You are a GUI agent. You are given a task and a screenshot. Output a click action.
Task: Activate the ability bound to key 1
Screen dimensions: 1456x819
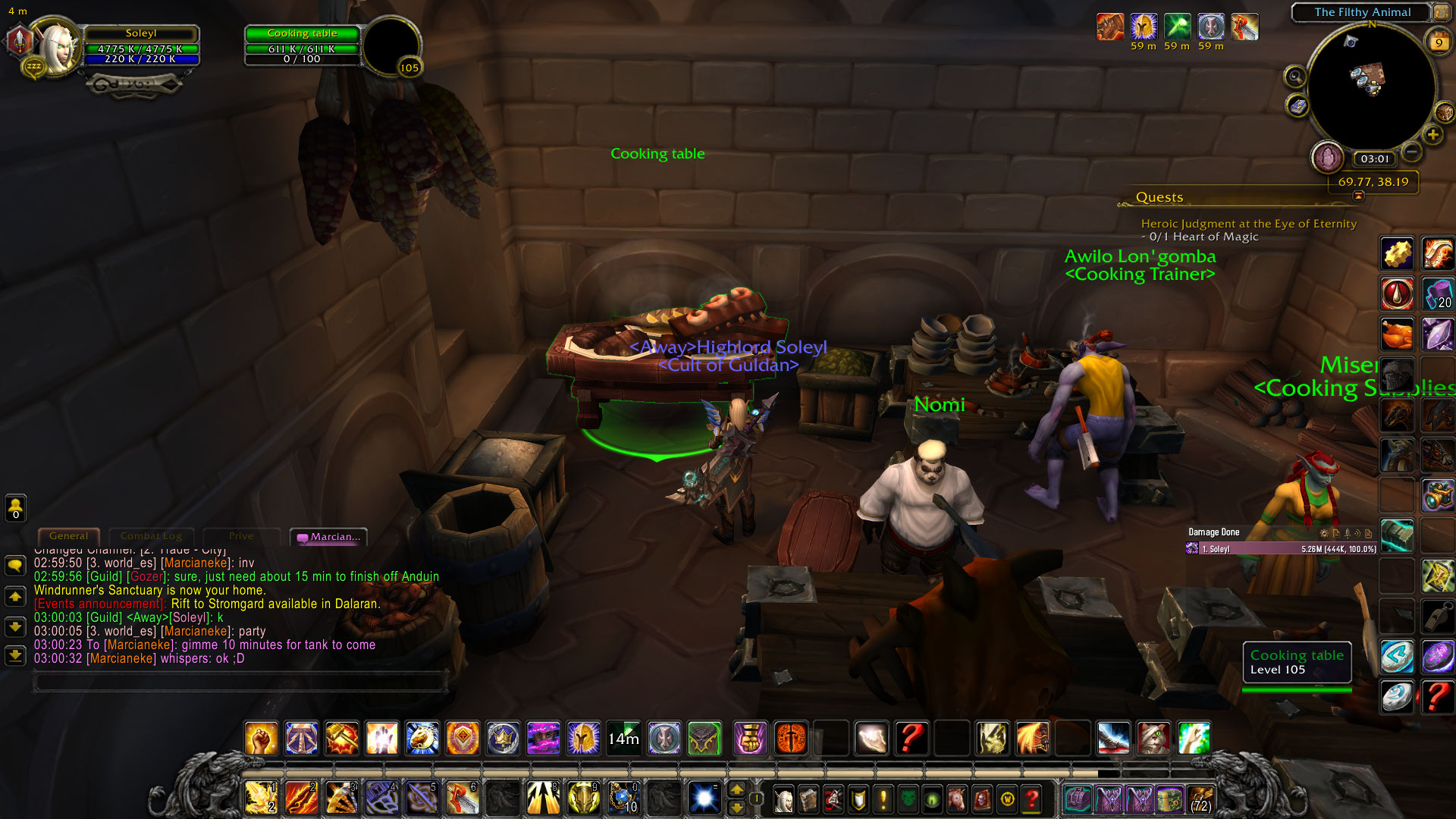pyautogui.click(x=261, y=798)
